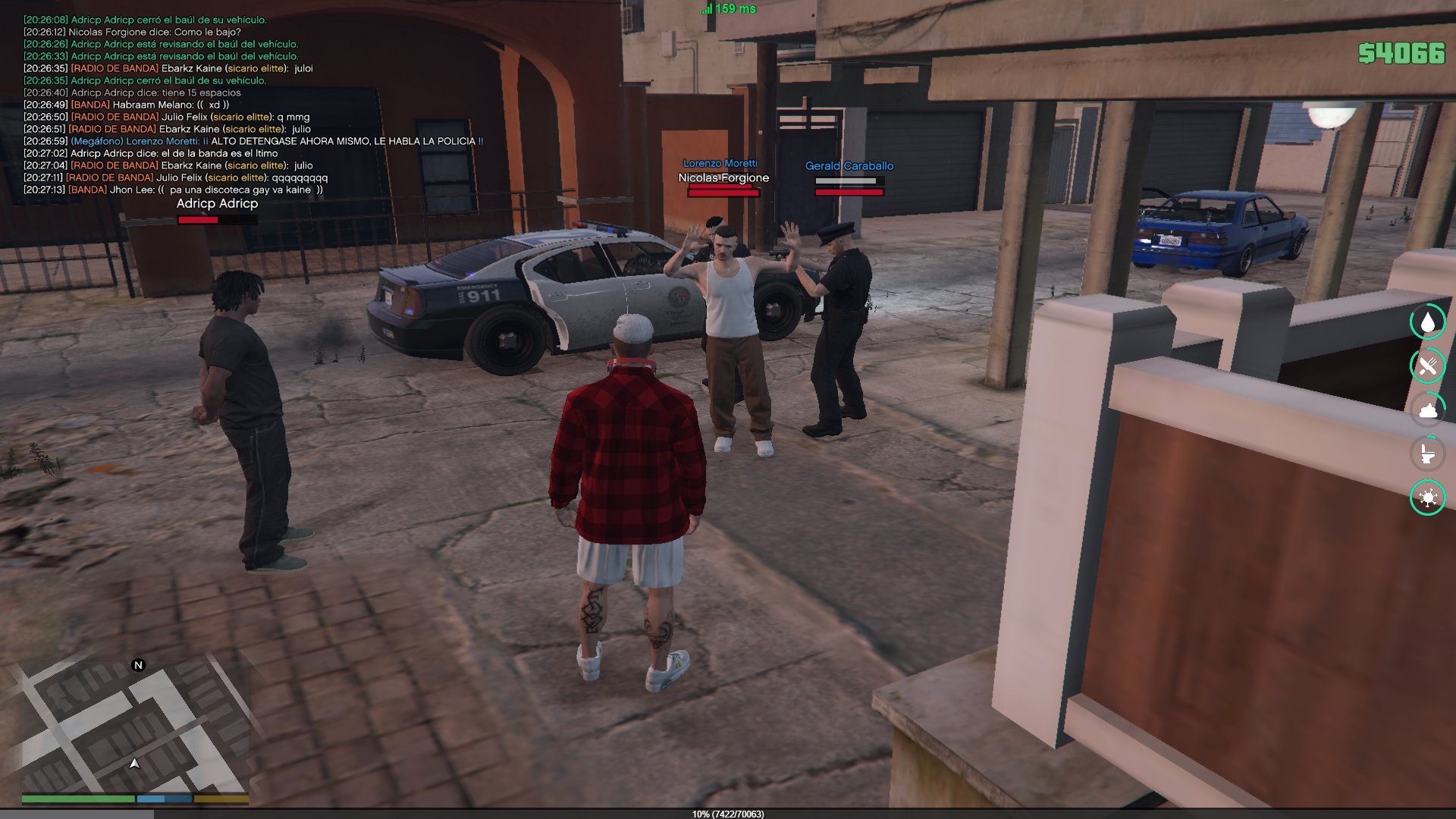This screenshot has height=819, width=1456.
Task: Select Gerald Caraballo's name tag
Action: pos(849,165)
